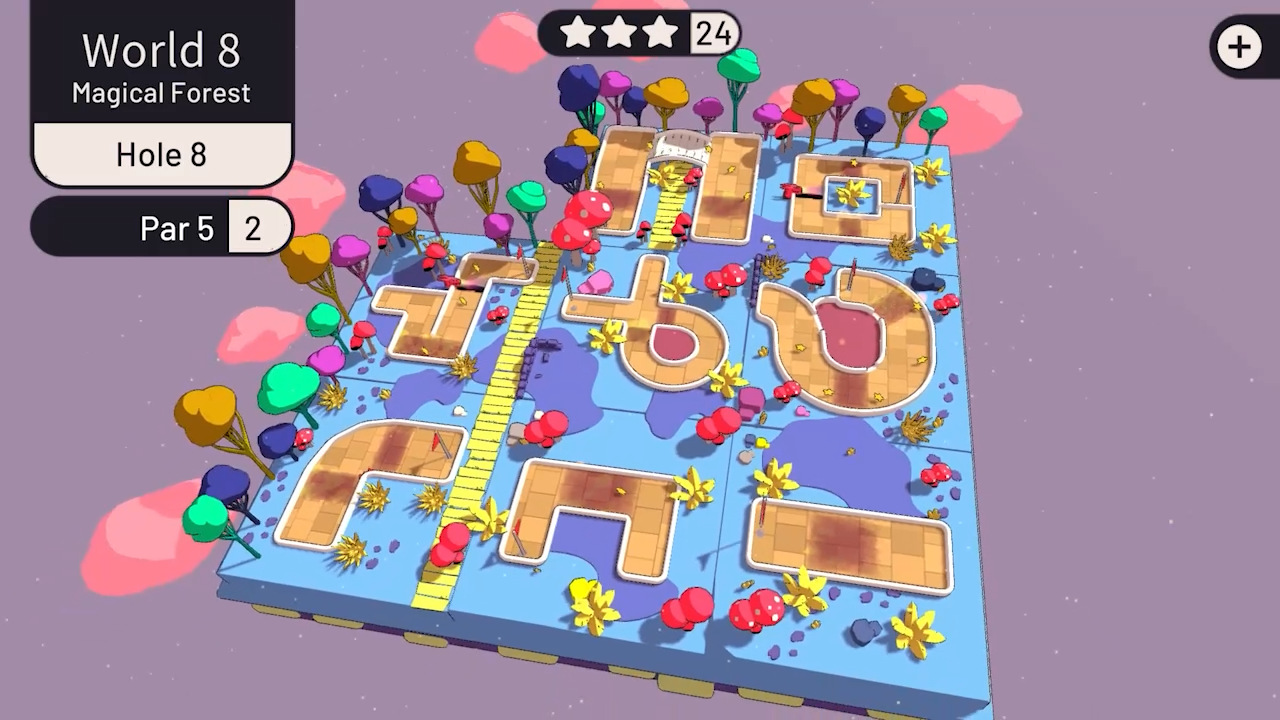
Task: Click the flag inside the square loop course
Action: (904, 186)
